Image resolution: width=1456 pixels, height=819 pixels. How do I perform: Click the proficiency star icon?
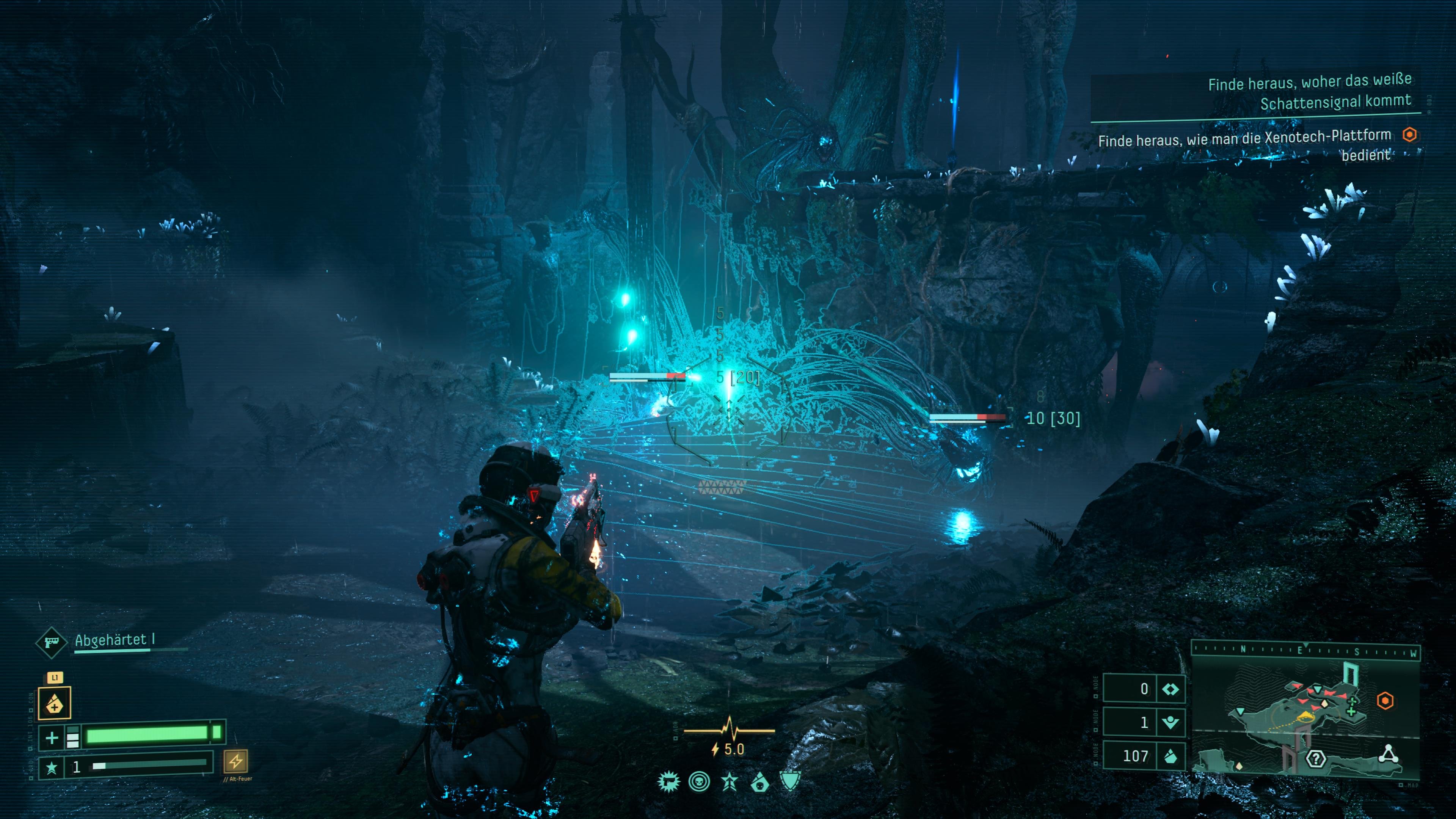click(x=52, y=767)
